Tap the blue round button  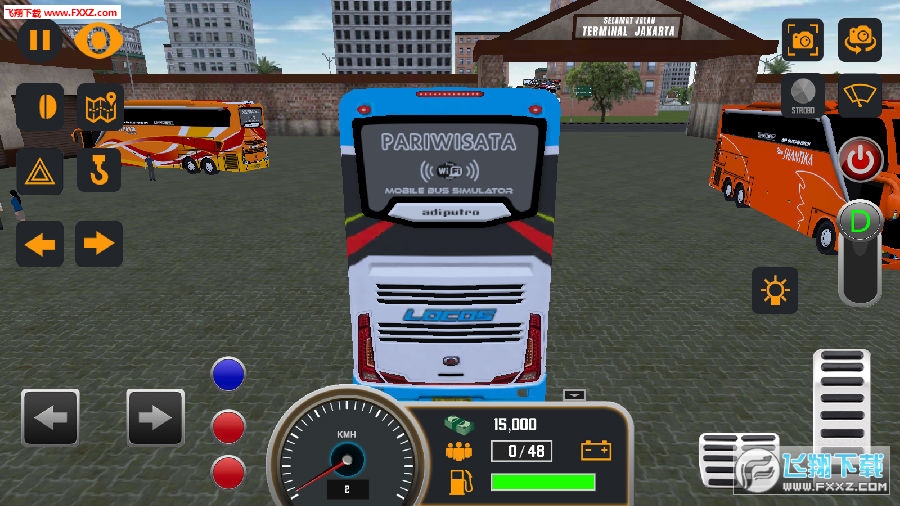(x=229, y=374)
